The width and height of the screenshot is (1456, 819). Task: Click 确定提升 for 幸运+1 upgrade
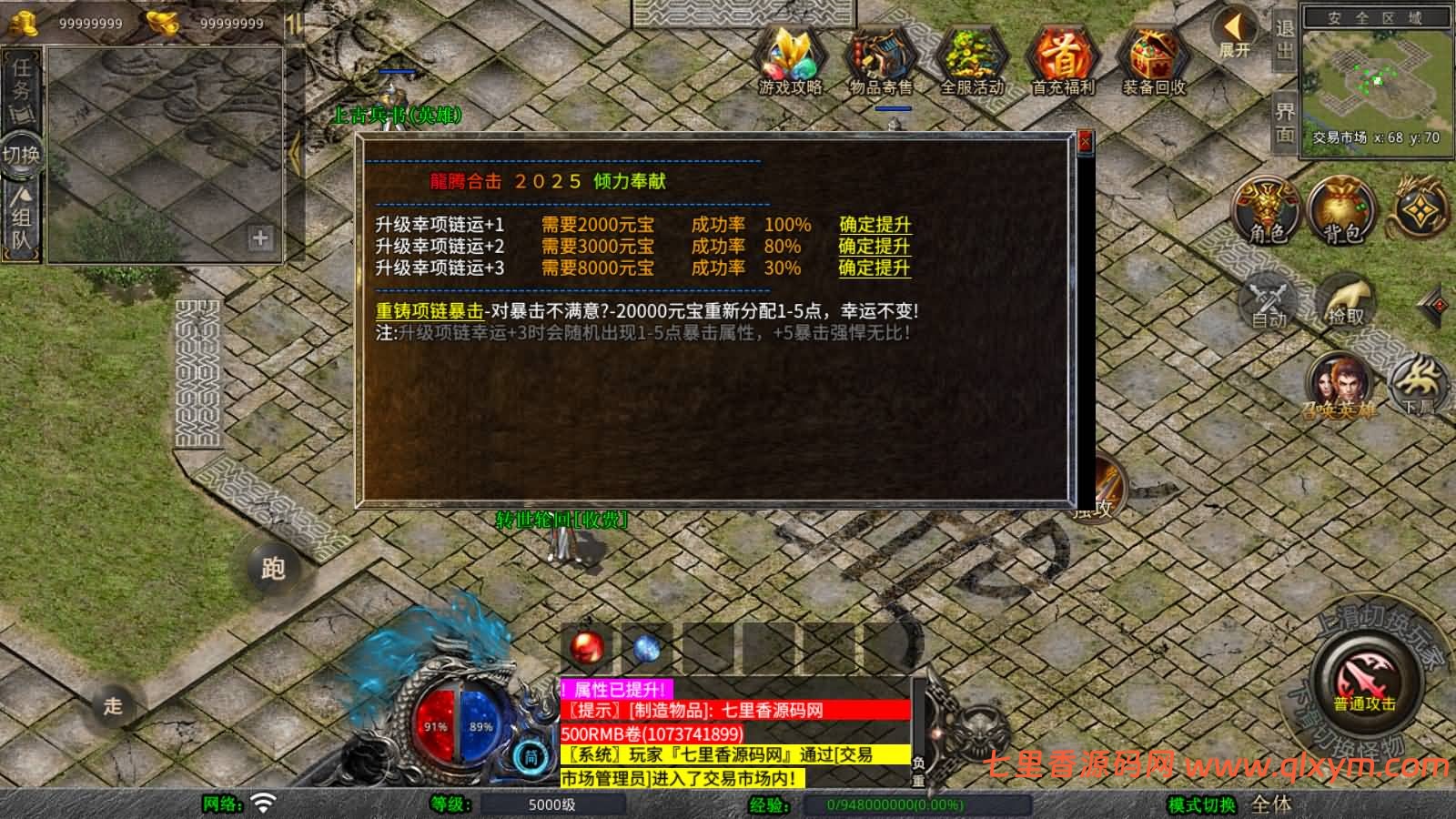(873, 223)
